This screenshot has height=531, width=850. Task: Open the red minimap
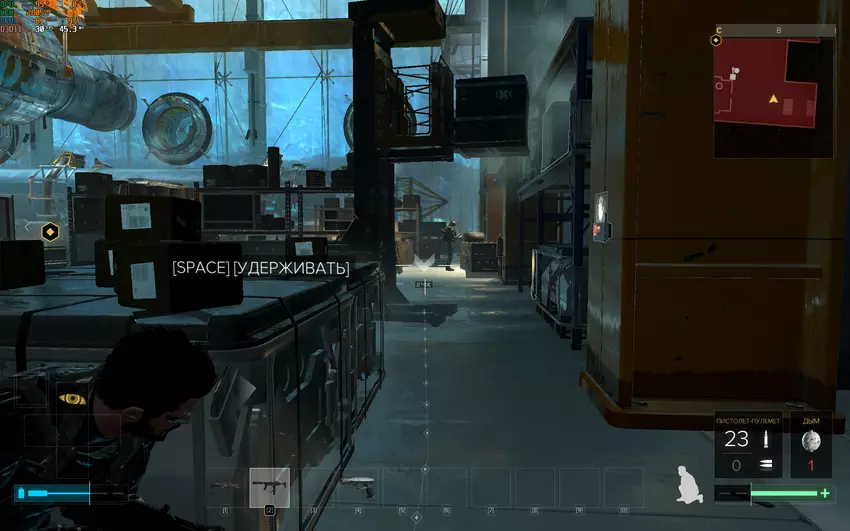(x=772, y=97)
